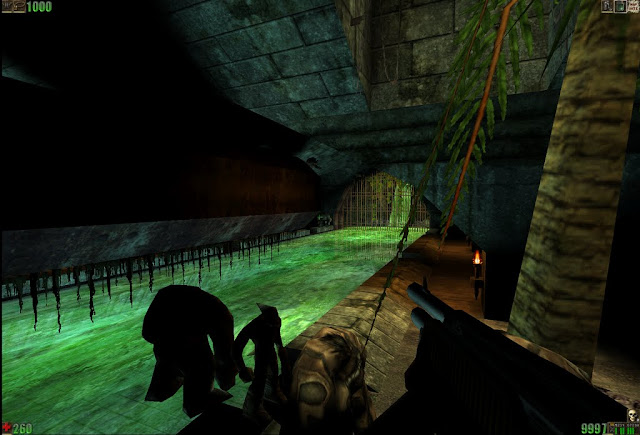Click the red cross health icon
640x435 pixels.
pyautogui.click(x=6, y=429)
